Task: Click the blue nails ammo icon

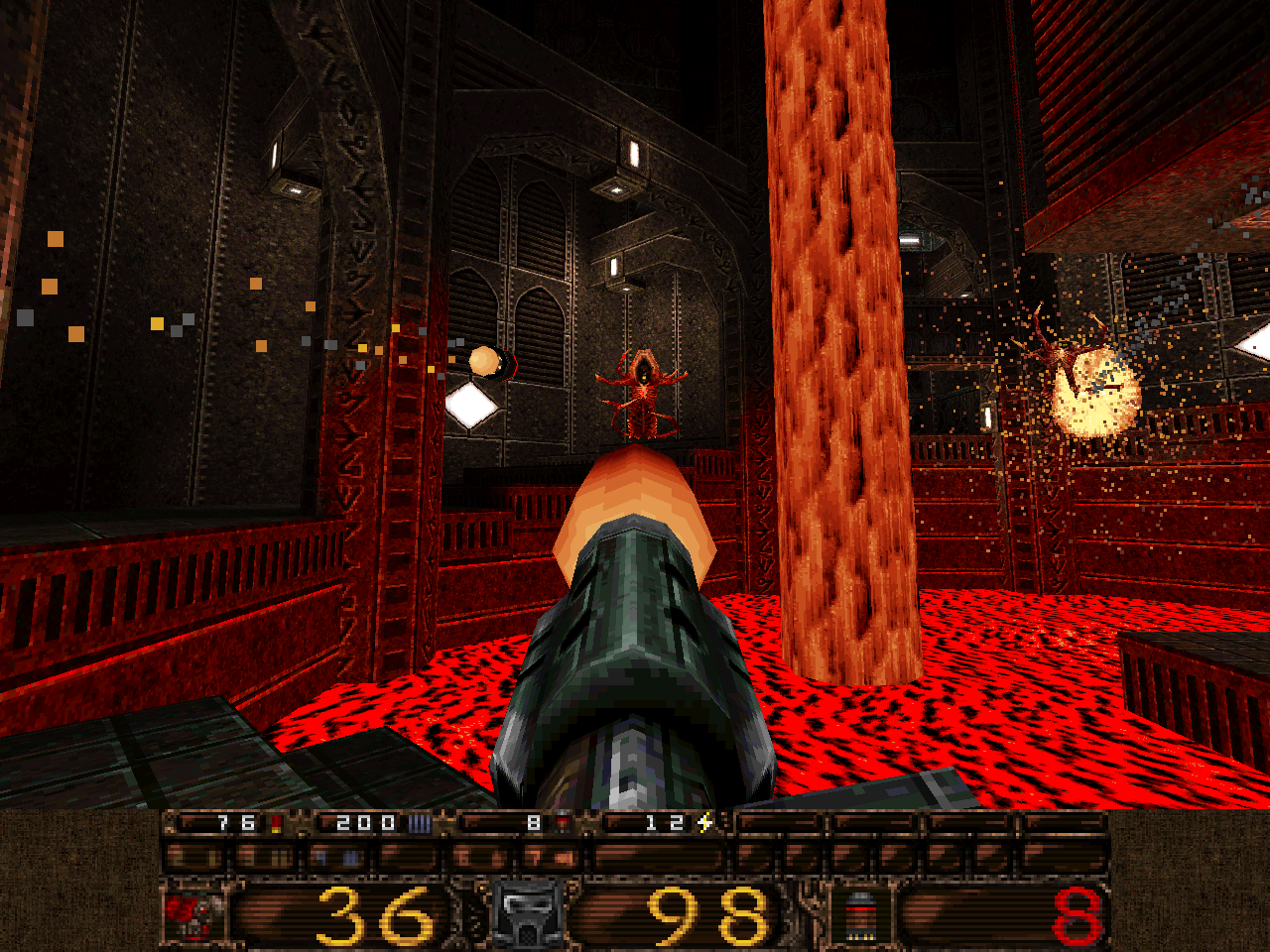Action: pos(420,822)
